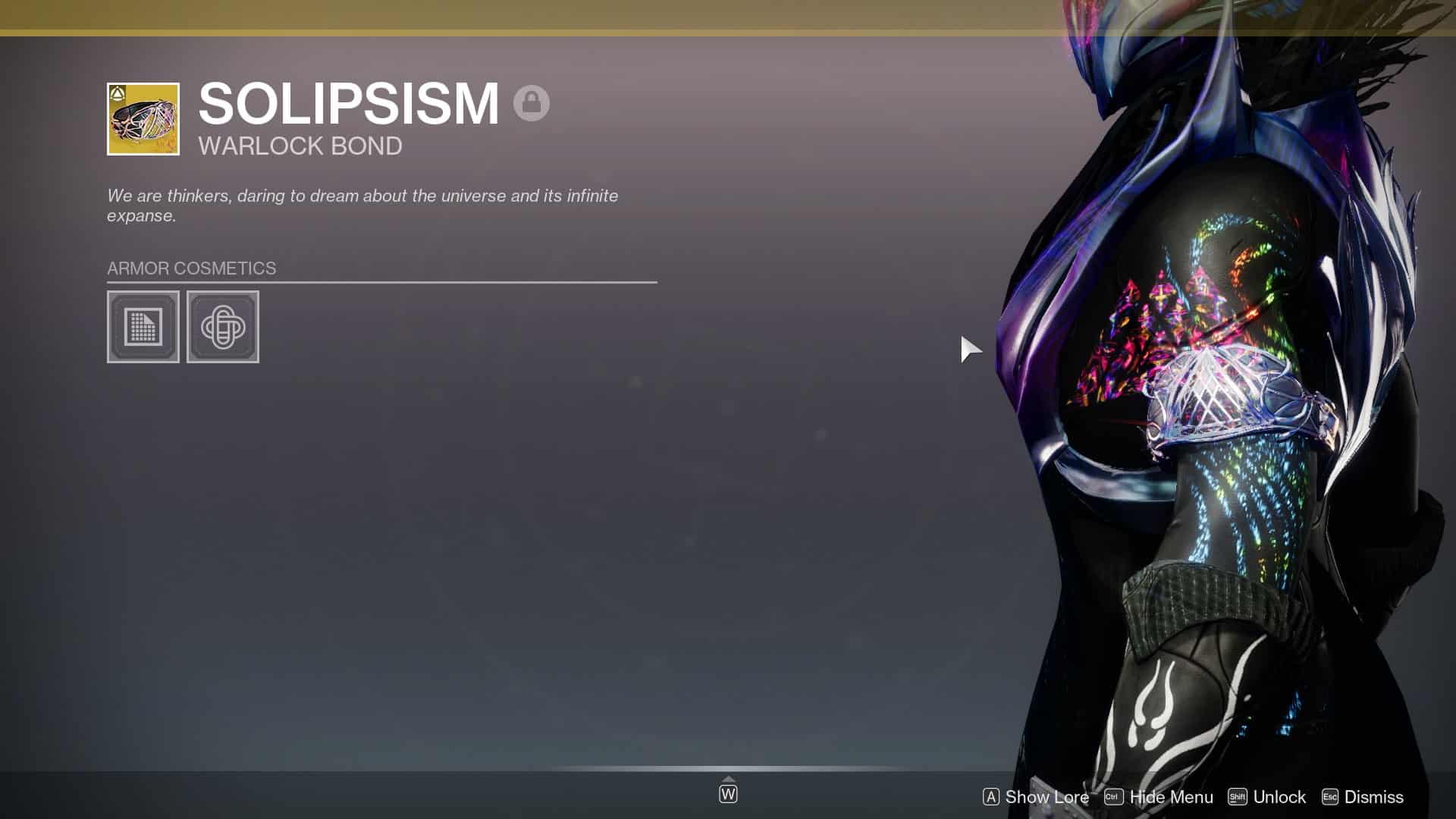The height and width of the screenshot is (819, 1456).
Task: Click the W key hint at bottom center
Action: tap(728, 794)
